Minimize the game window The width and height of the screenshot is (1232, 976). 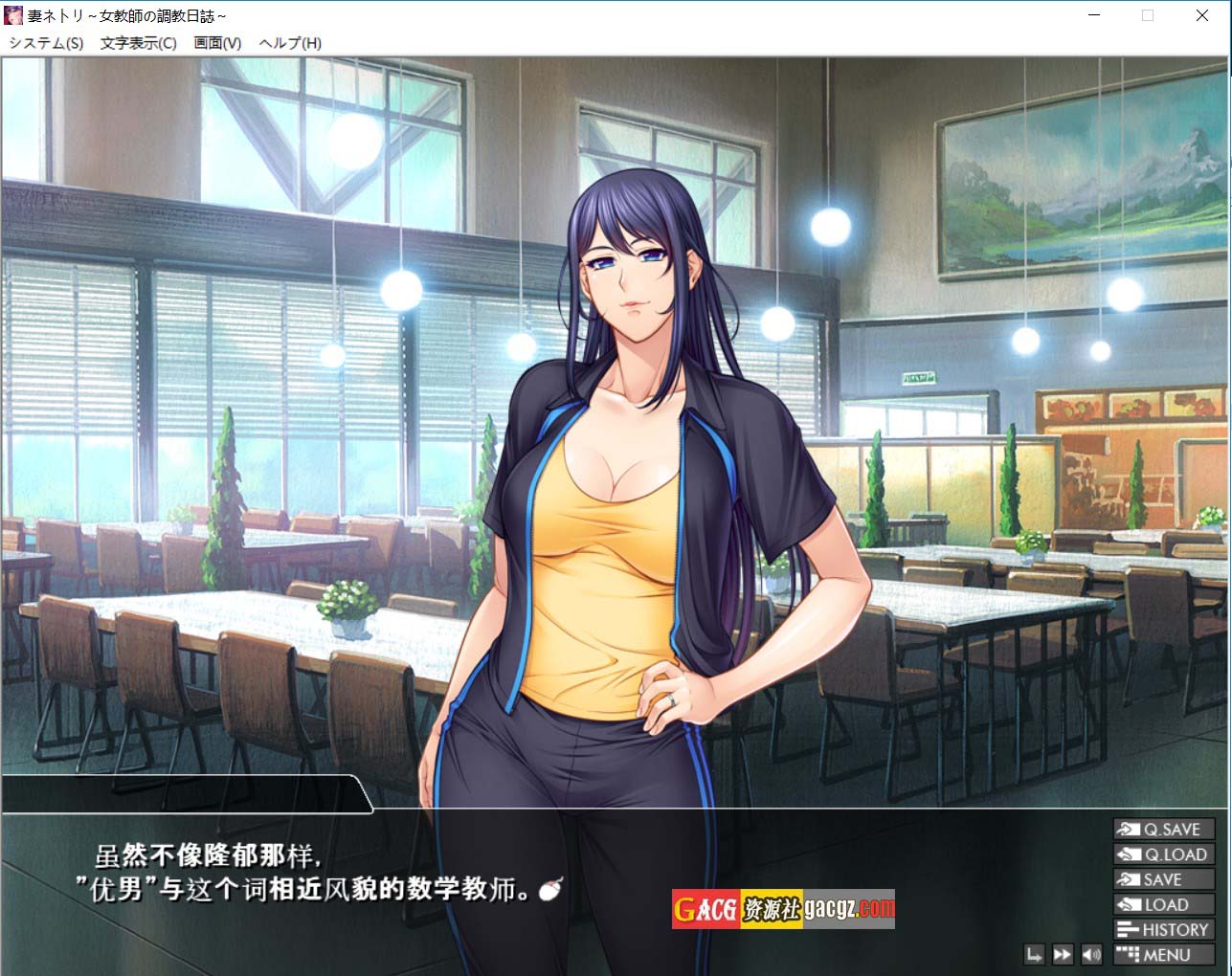(x=1093, y=15)
